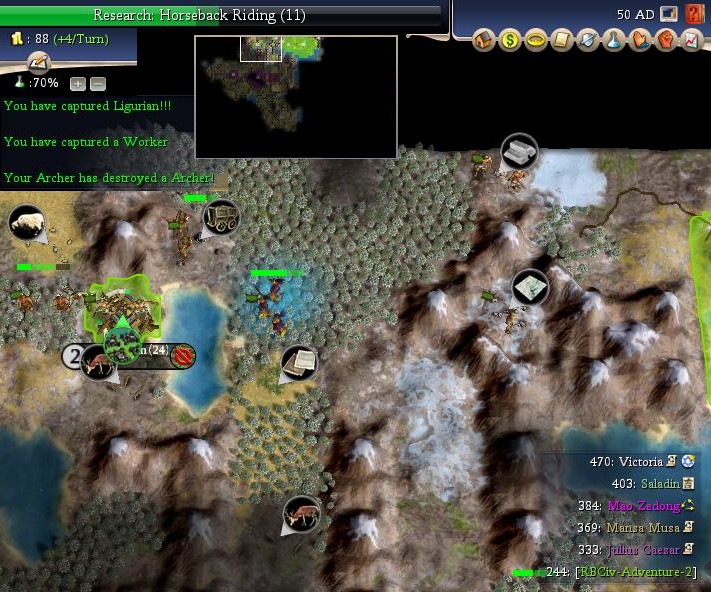Open the Military Advisor shield icon
This screenshot has height=592, width=711.
coord(587,42)
